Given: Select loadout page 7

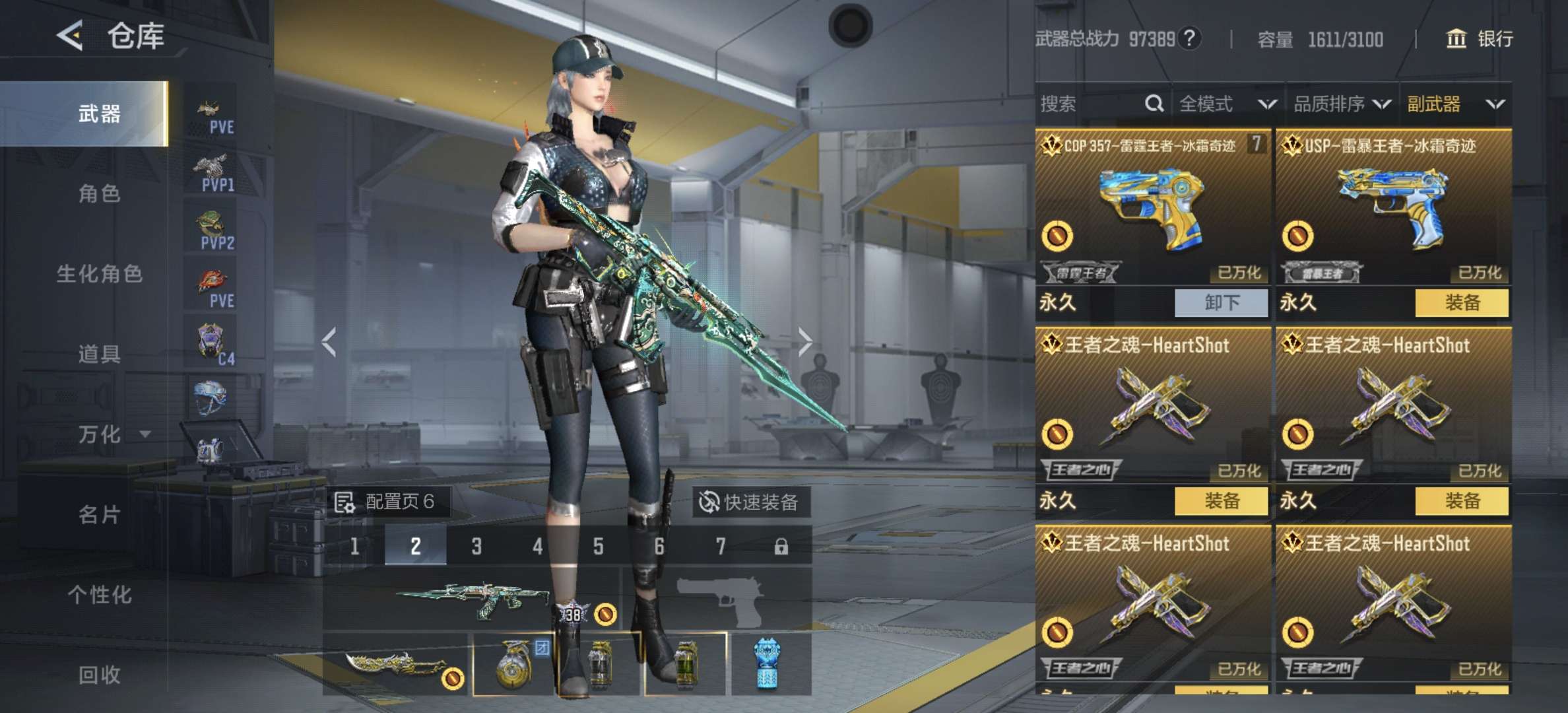Looking at the screenshot, I should coord(720,546).
